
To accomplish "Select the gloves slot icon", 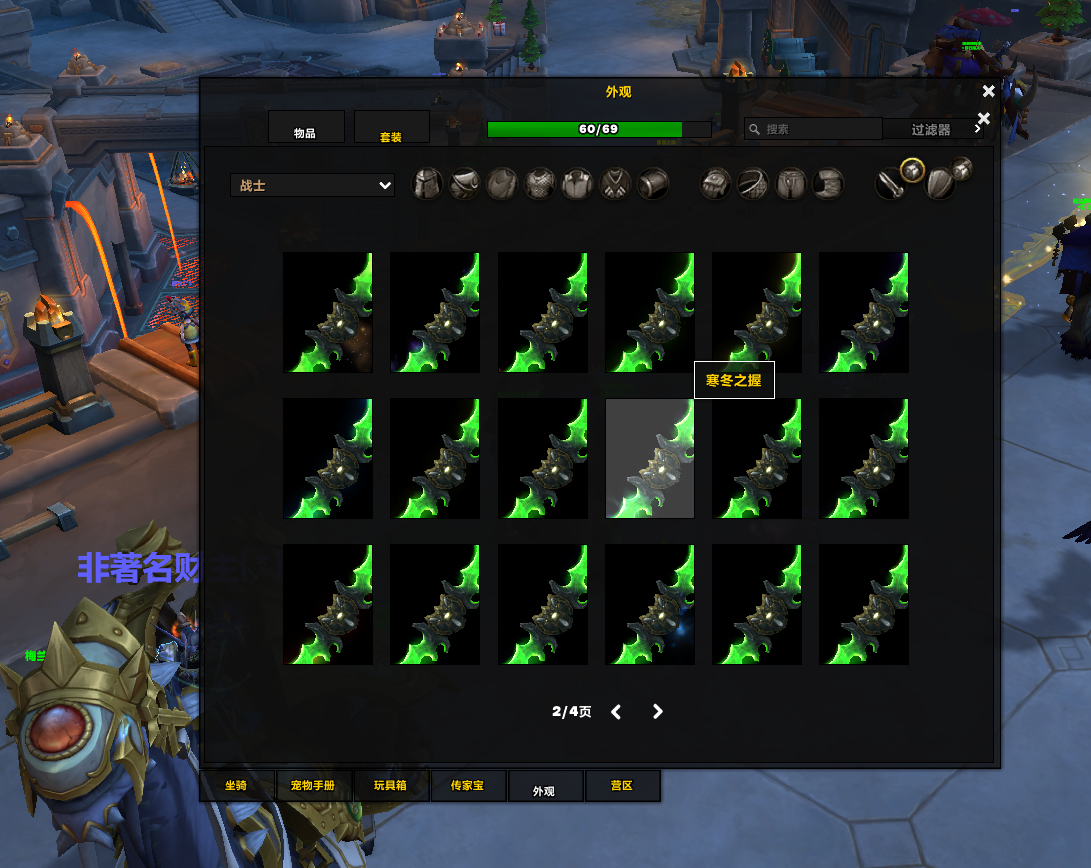I will [715, 184].
